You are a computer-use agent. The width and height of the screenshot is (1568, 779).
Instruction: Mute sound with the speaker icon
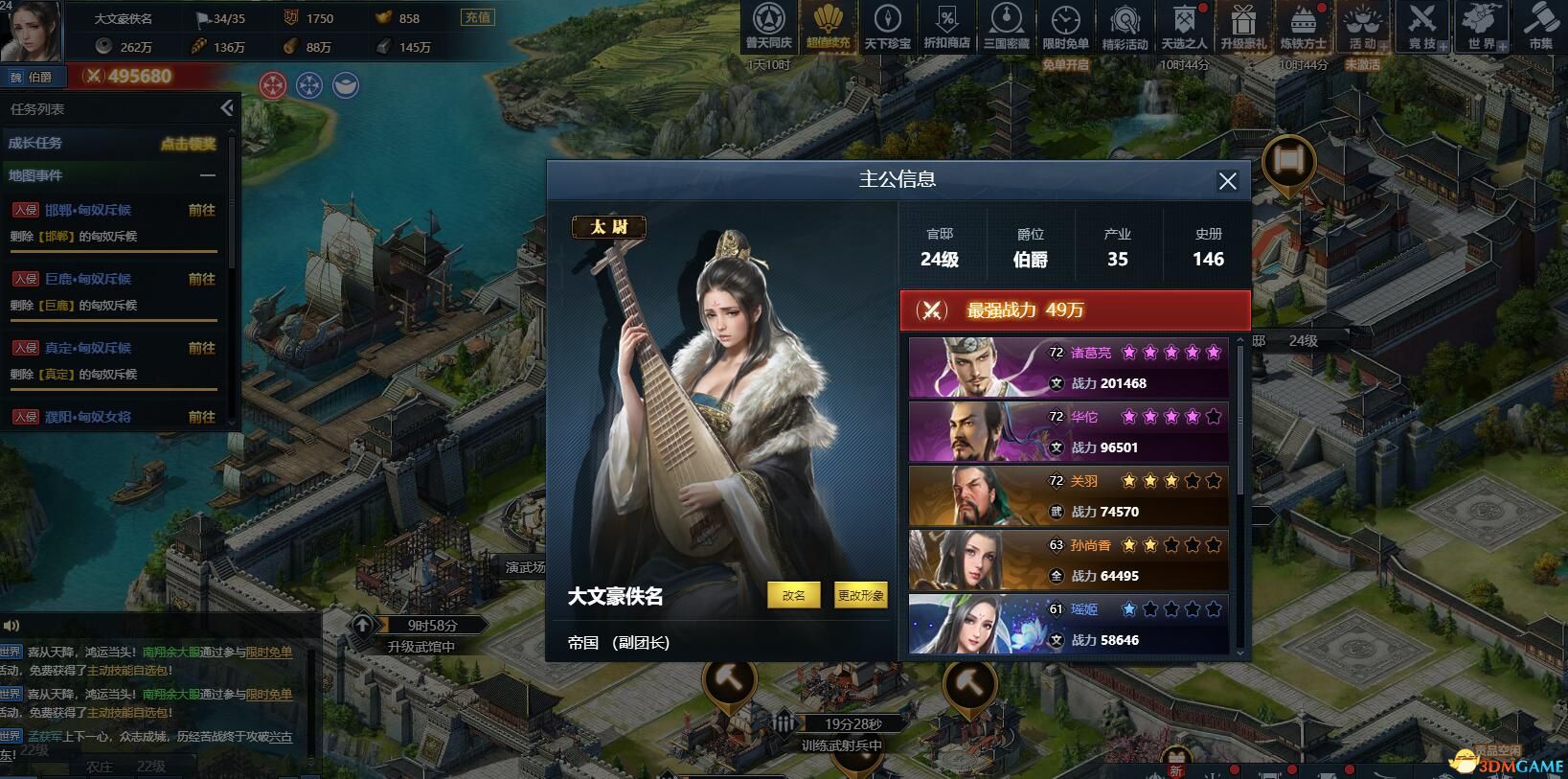(11, 626)
